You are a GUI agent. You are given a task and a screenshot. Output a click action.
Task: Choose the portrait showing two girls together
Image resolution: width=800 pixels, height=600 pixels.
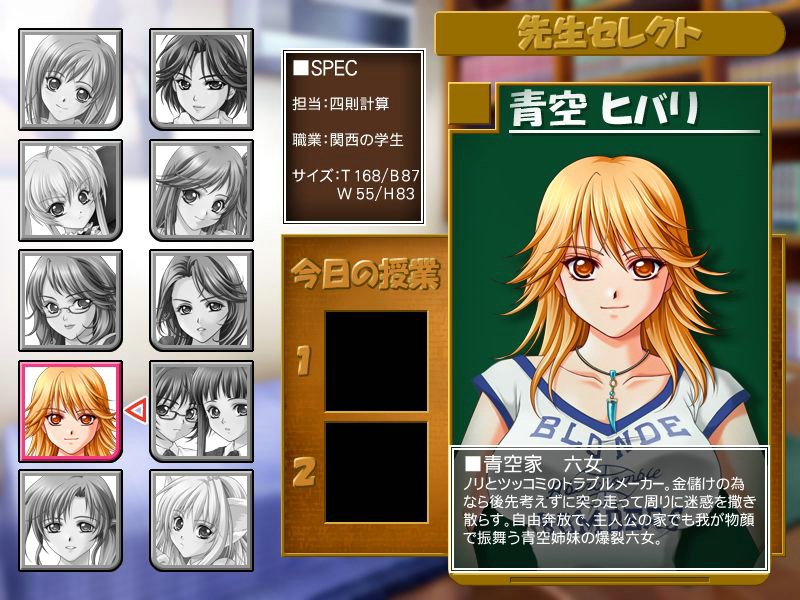[200, 411]
